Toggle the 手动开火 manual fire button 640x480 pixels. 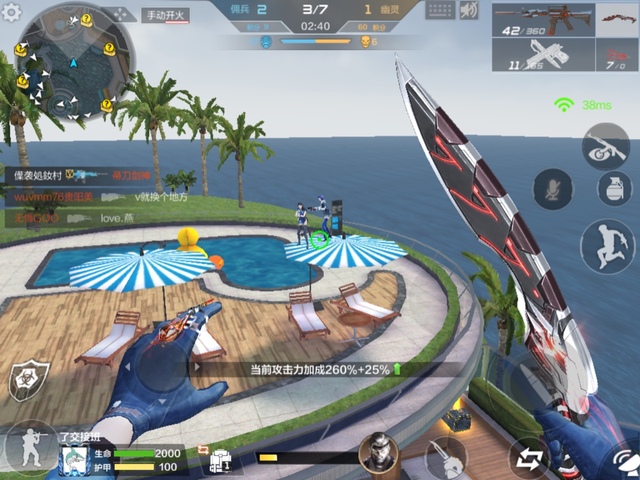click(x=166, y=15)
